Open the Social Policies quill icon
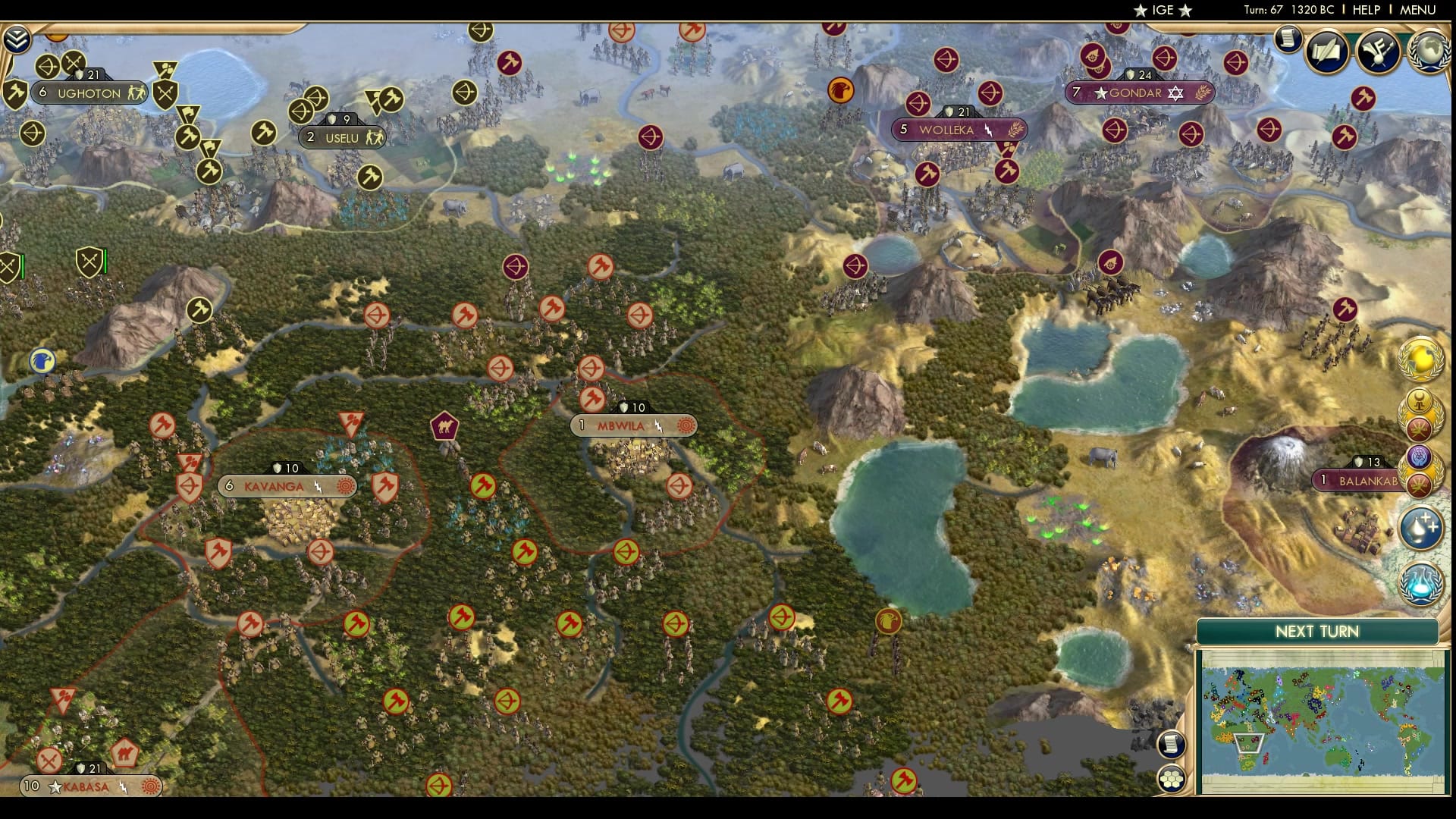Screen dimensions: 1456x819 pyautogui.click(x=1326, y=52)
